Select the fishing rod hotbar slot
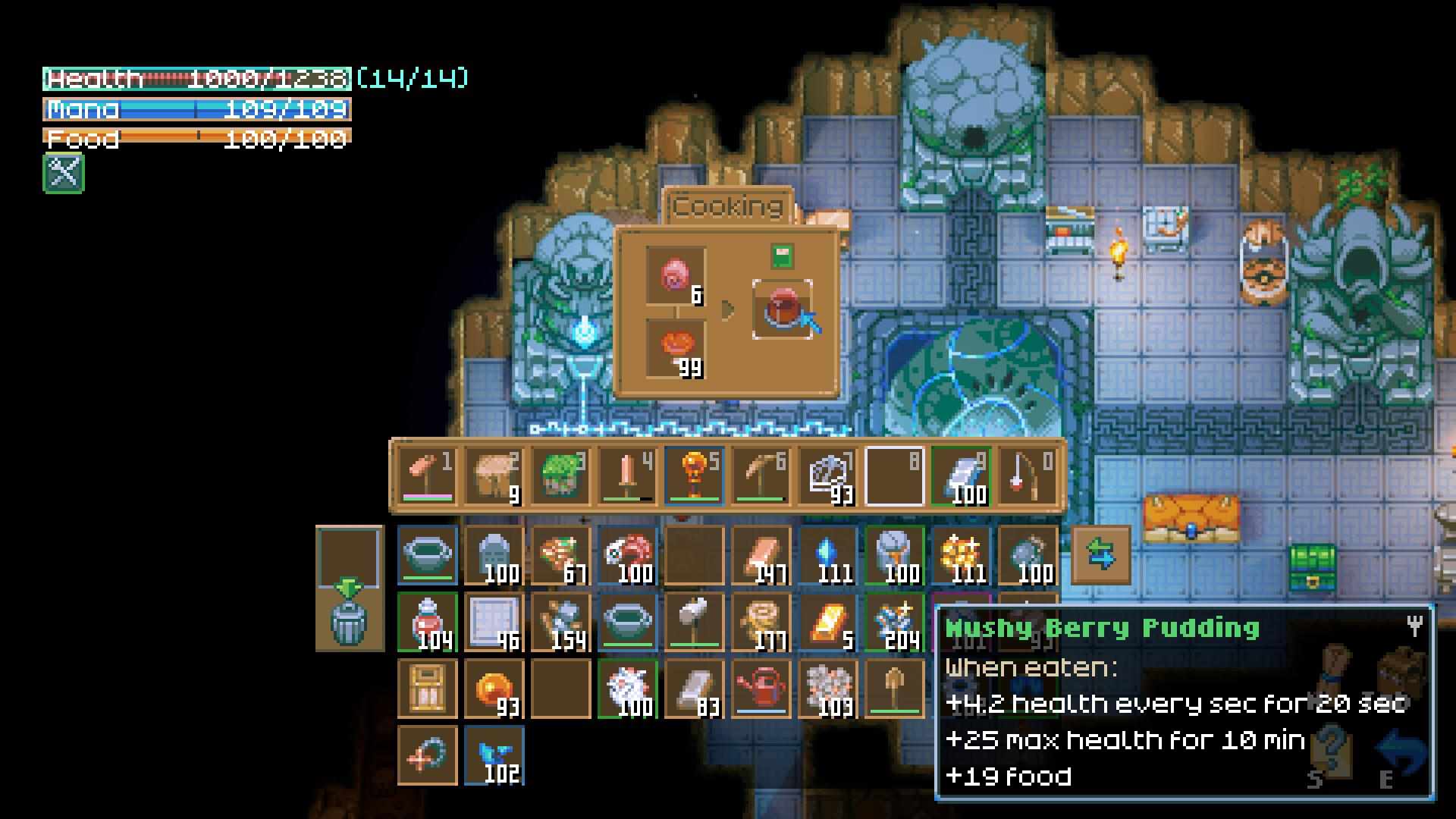The image size is (1456, 819). point(1028,476)
